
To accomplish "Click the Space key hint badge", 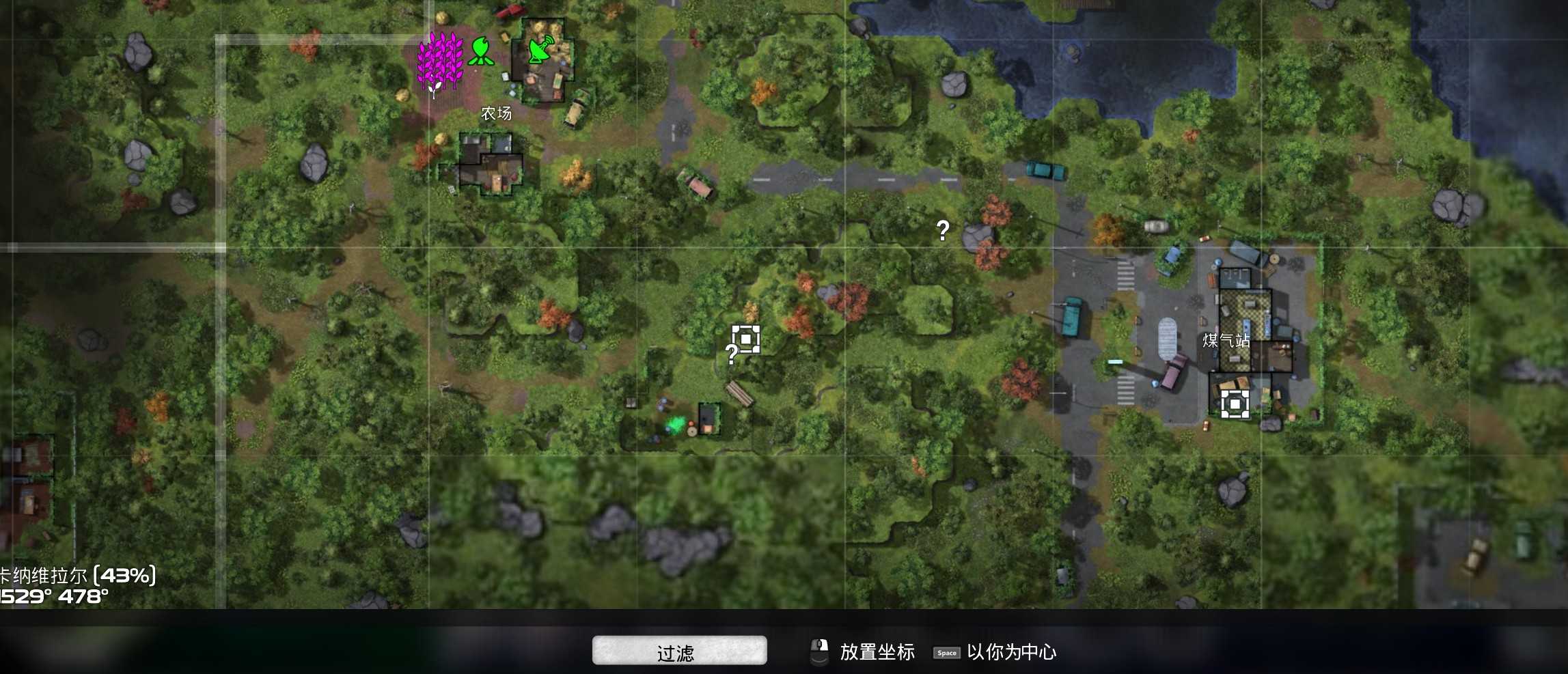I will 946,654.
